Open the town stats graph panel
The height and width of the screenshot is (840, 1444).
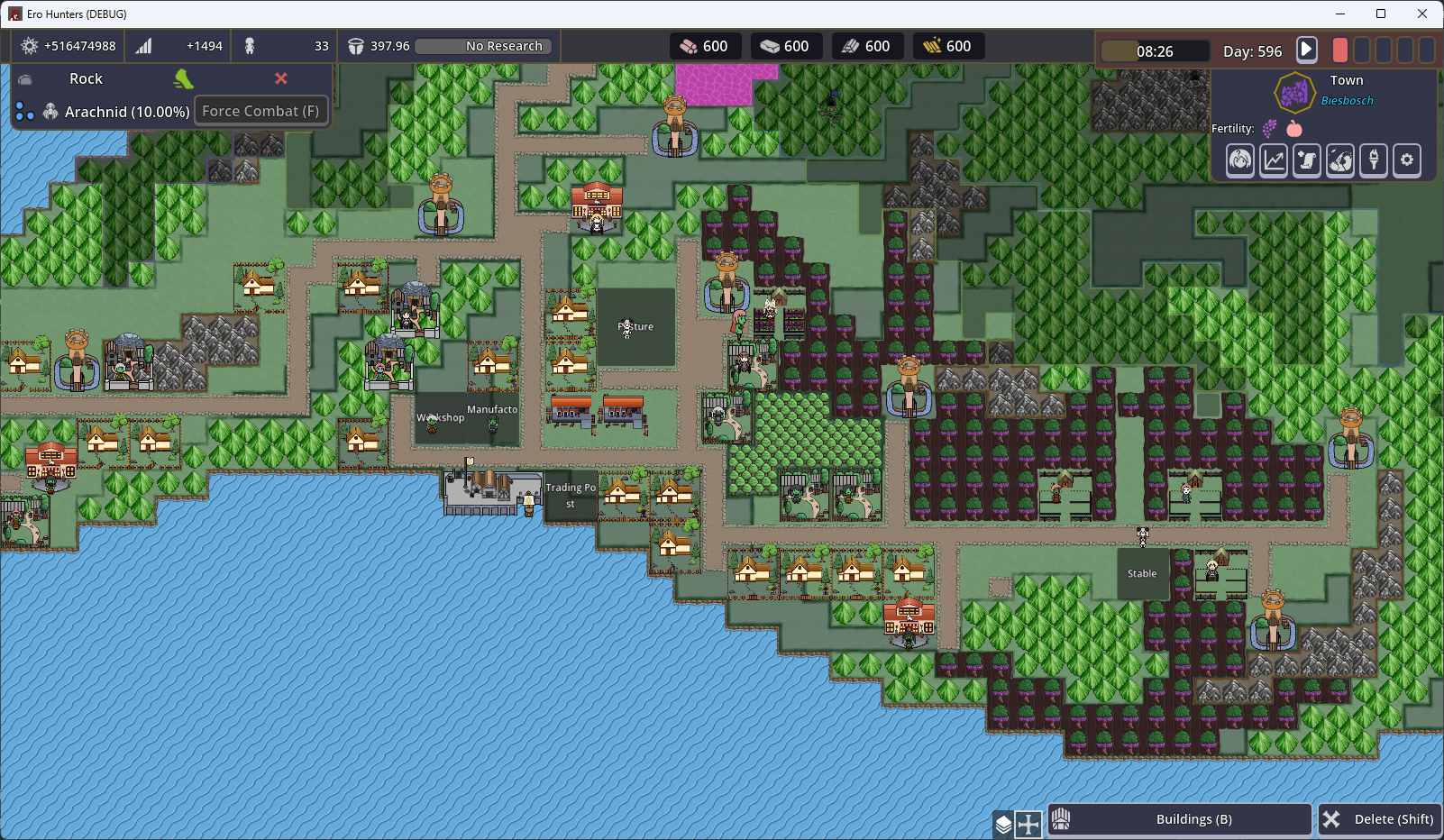coord(1273,160)
